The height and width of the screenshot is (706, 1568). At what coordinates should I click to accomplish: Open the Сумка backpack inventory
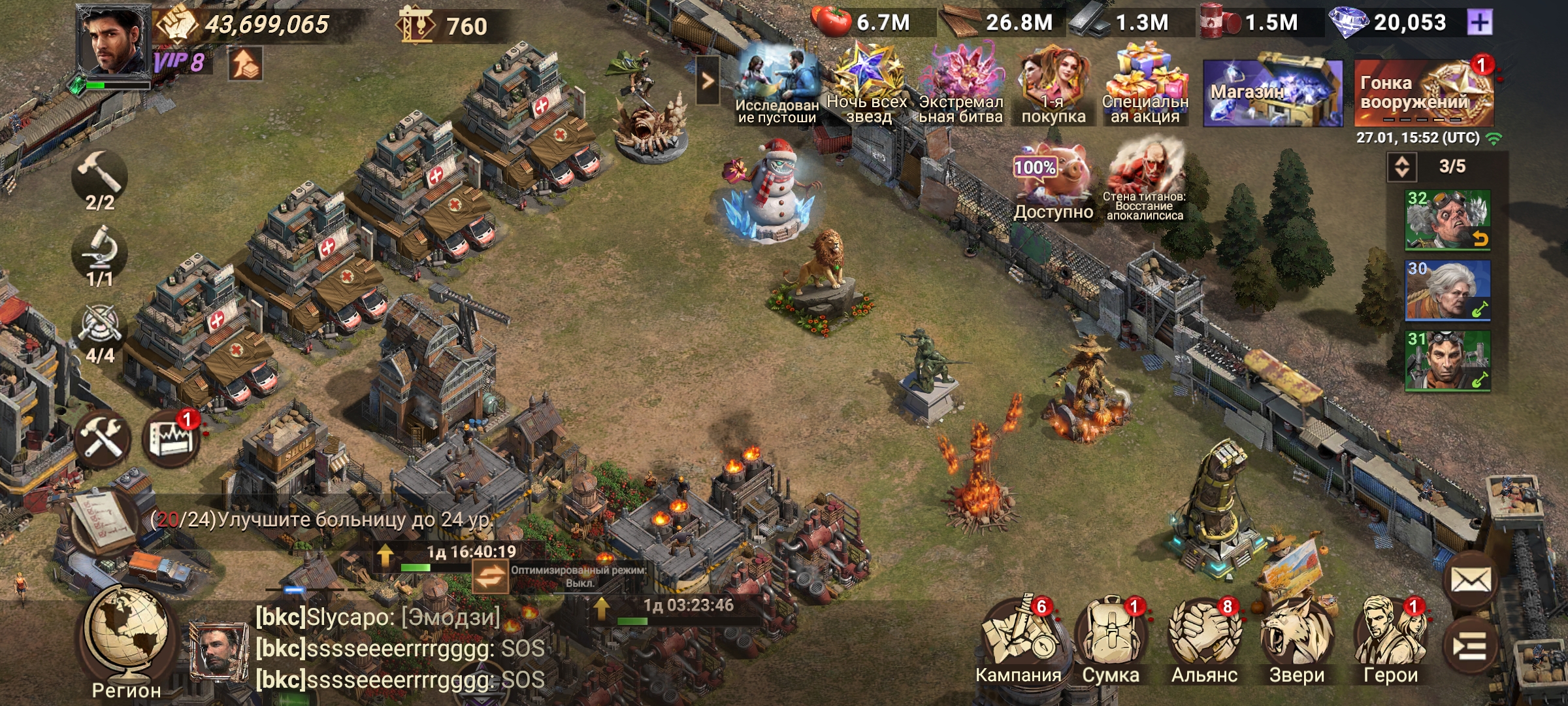pyautogui.click(x=1111, y=642)
